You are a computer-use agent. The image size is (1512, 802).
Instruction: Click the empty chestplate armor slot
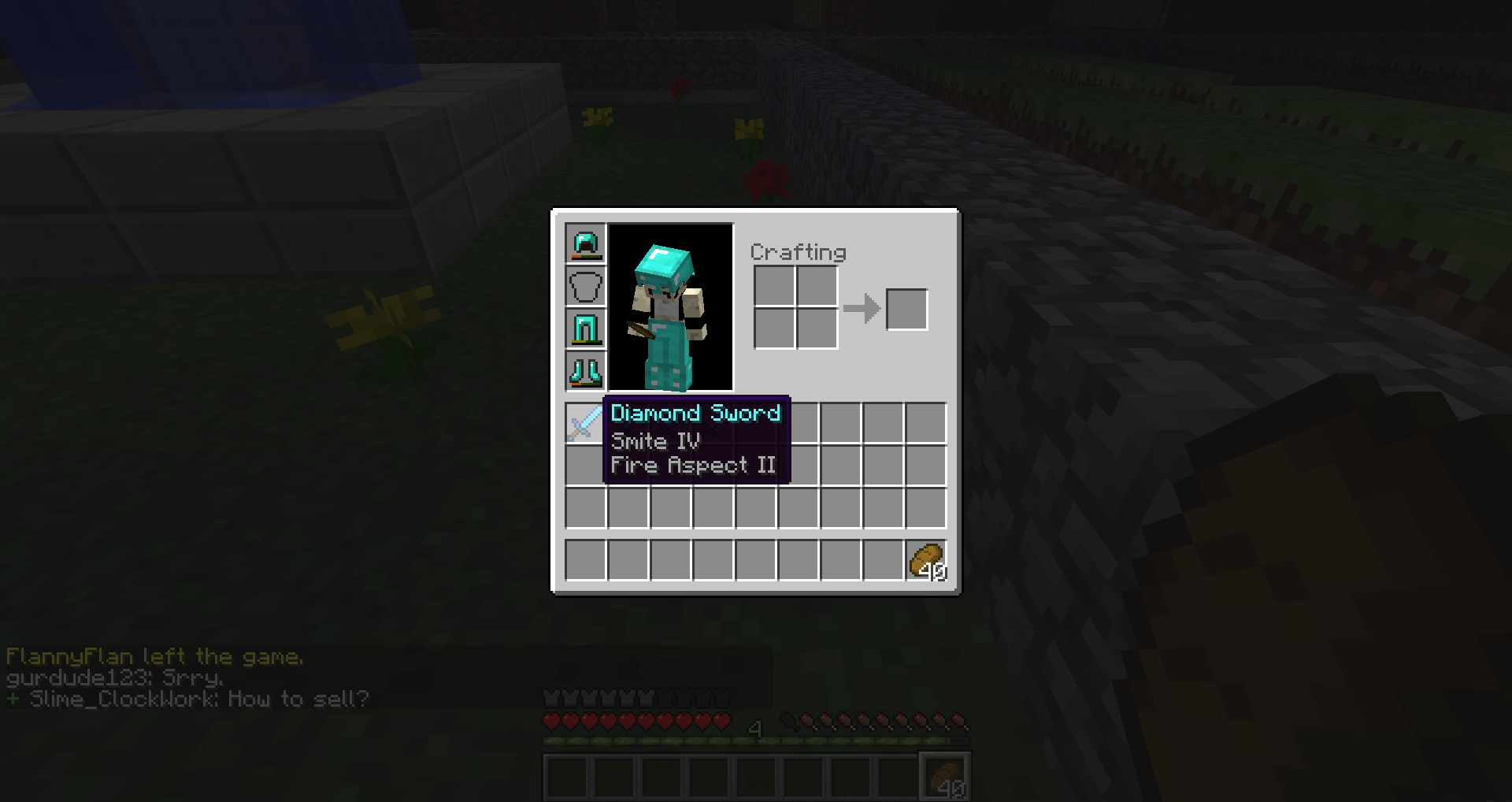pos(584,286)
